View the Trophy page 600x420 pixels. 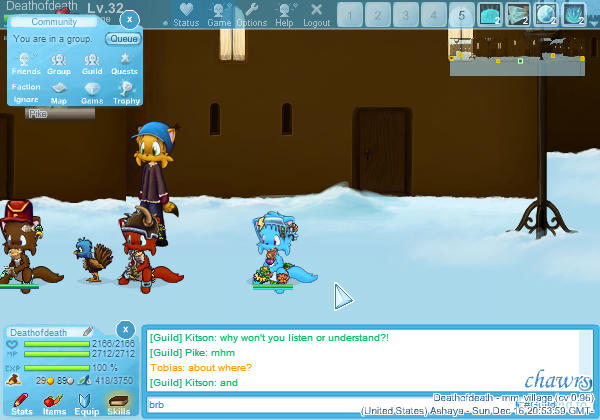125,93
